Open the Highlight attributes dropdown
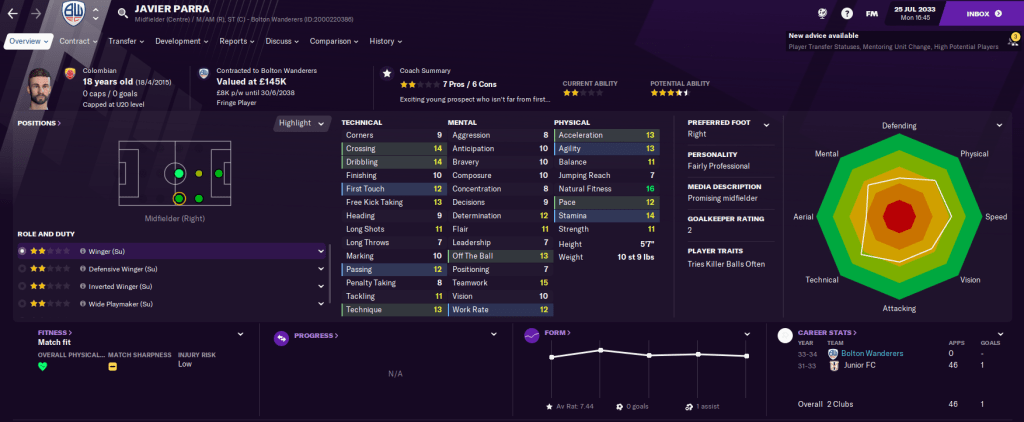Viewport: 1024px width, 422px height. coord(303,123)
